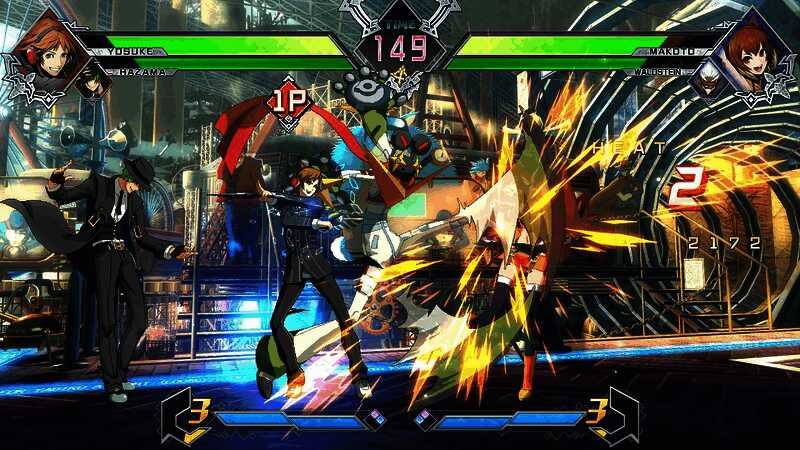Click Waldstein's partner portrait

[708, 84]
